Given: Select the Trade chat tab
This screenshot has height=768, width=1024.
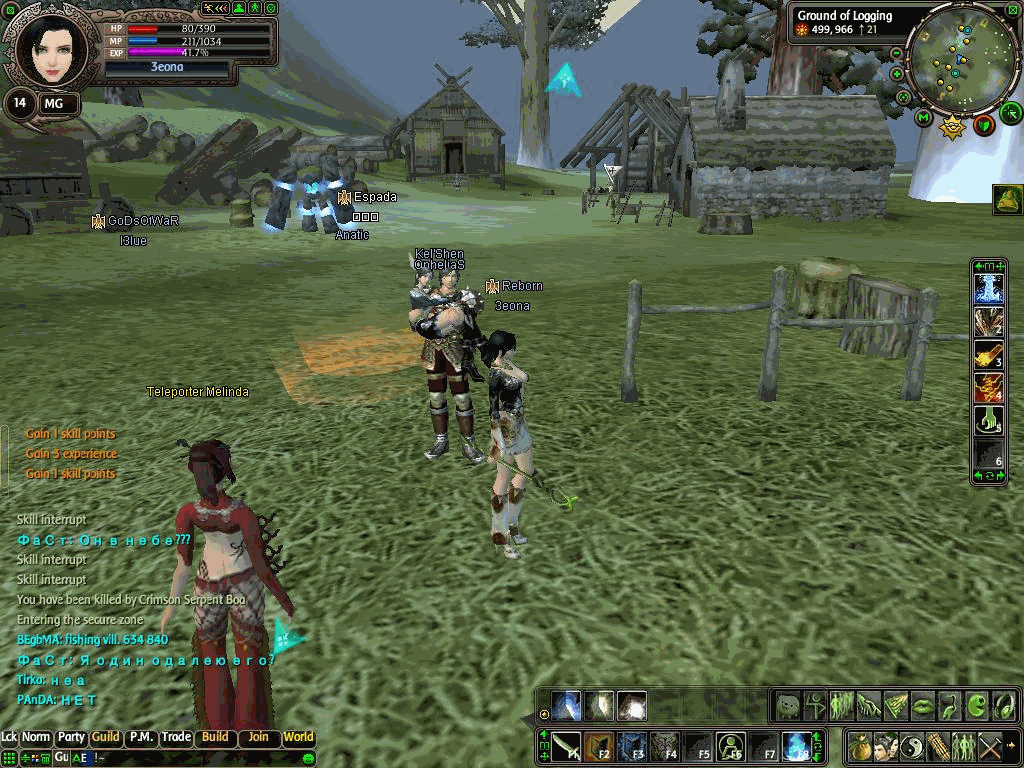Looking at the screenshot, I should (177, 737).
